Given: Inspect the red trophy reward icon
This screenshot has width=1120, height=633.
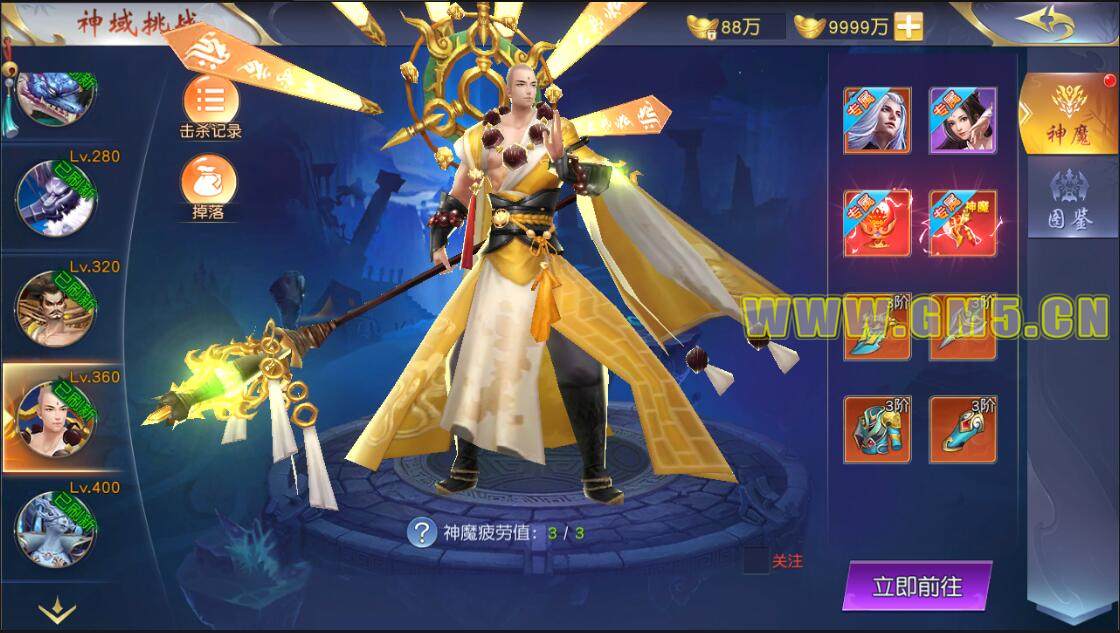Looking at the screenshot, I should (x=877, y=223).
